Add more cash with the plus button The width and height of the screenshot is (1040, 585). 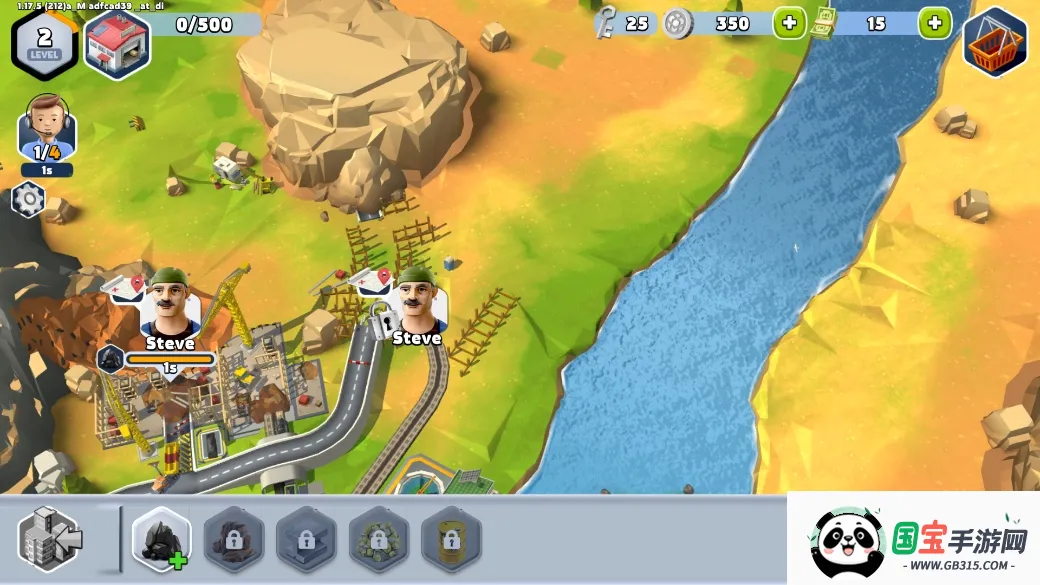click(x=934, y=23)
